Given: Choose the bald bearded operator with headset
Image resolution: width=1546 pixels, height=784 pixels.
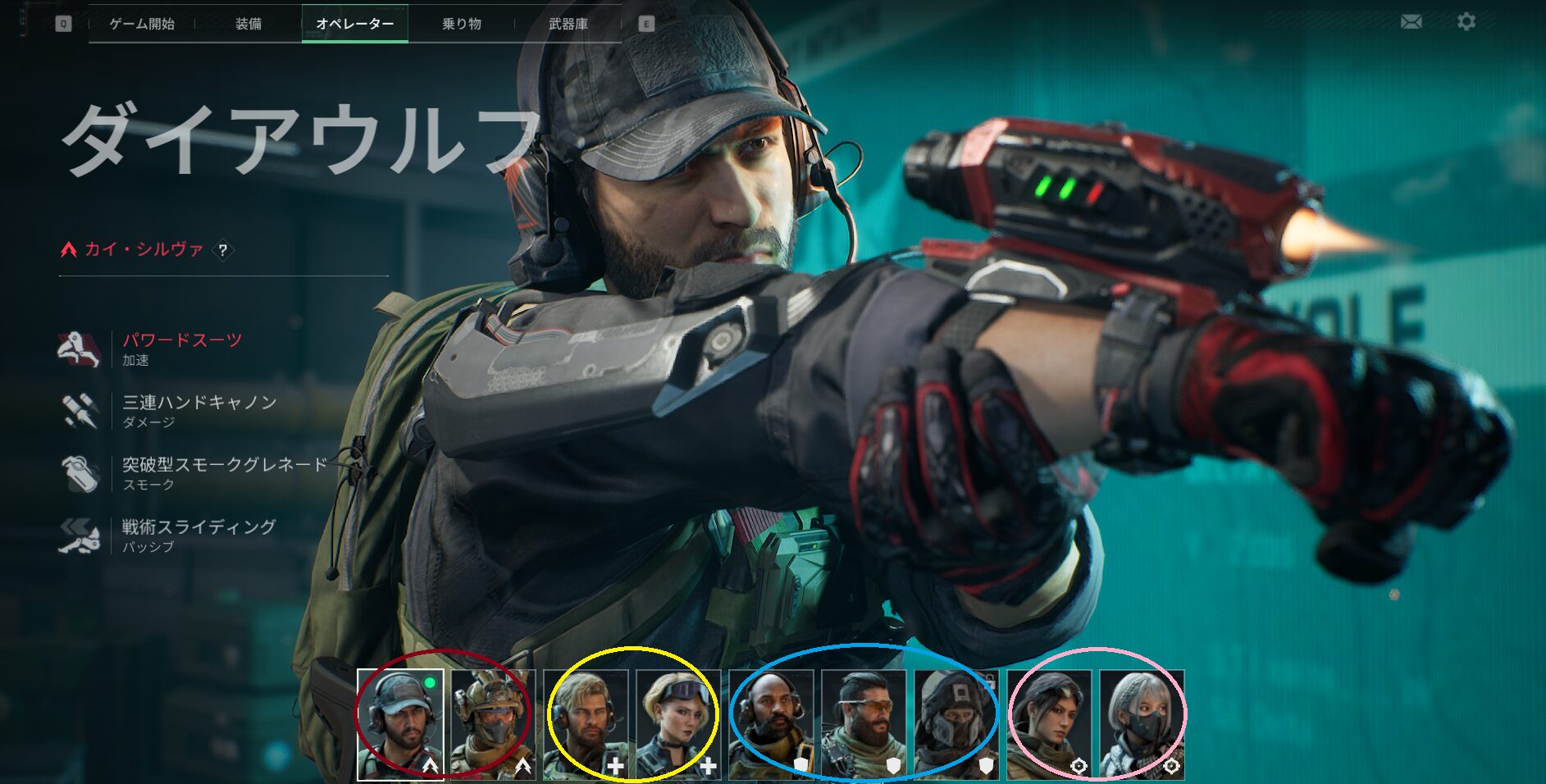Looking at the screenshot, I should 772,724.
